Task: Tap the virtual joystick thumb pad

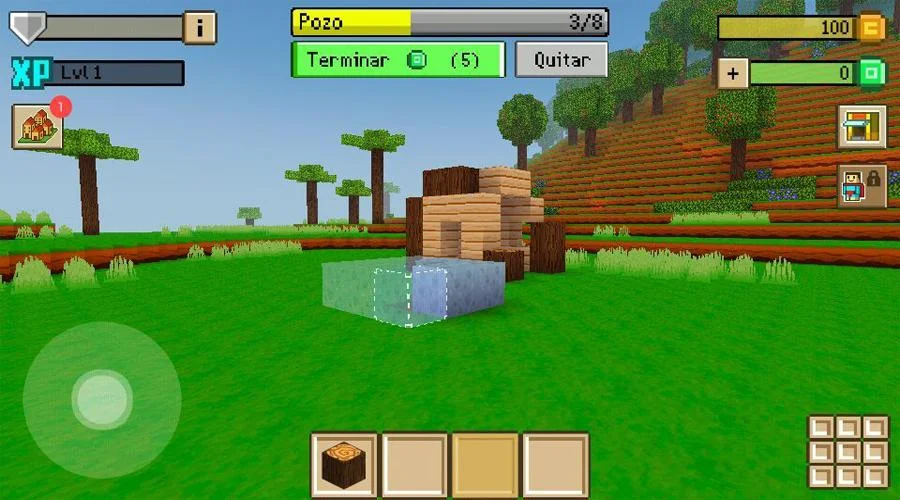Action: [x=101, y=399]
